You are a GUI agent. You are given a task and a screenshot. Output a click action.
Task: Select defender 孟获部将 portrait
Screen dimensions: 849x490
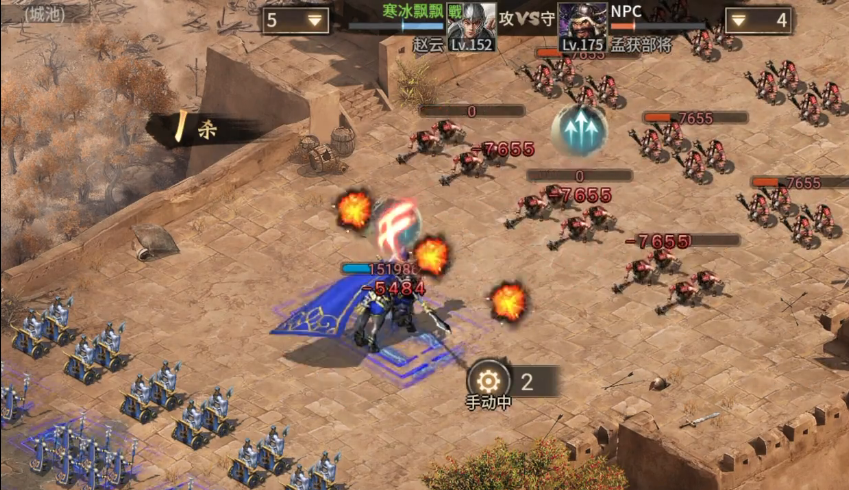(582, 23)
